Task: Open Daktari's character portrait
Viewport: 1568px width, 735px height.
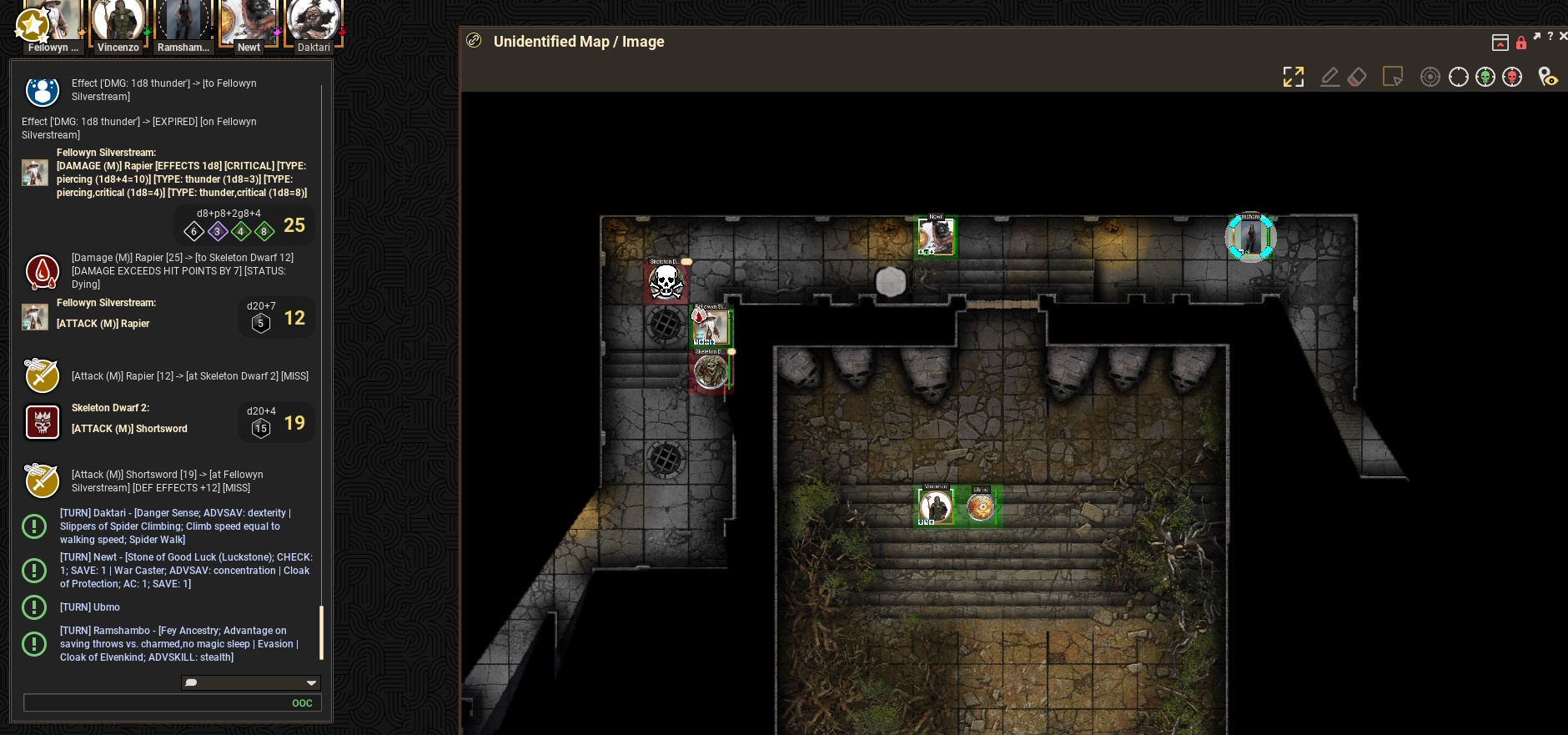Action: (x=314, y=21)
